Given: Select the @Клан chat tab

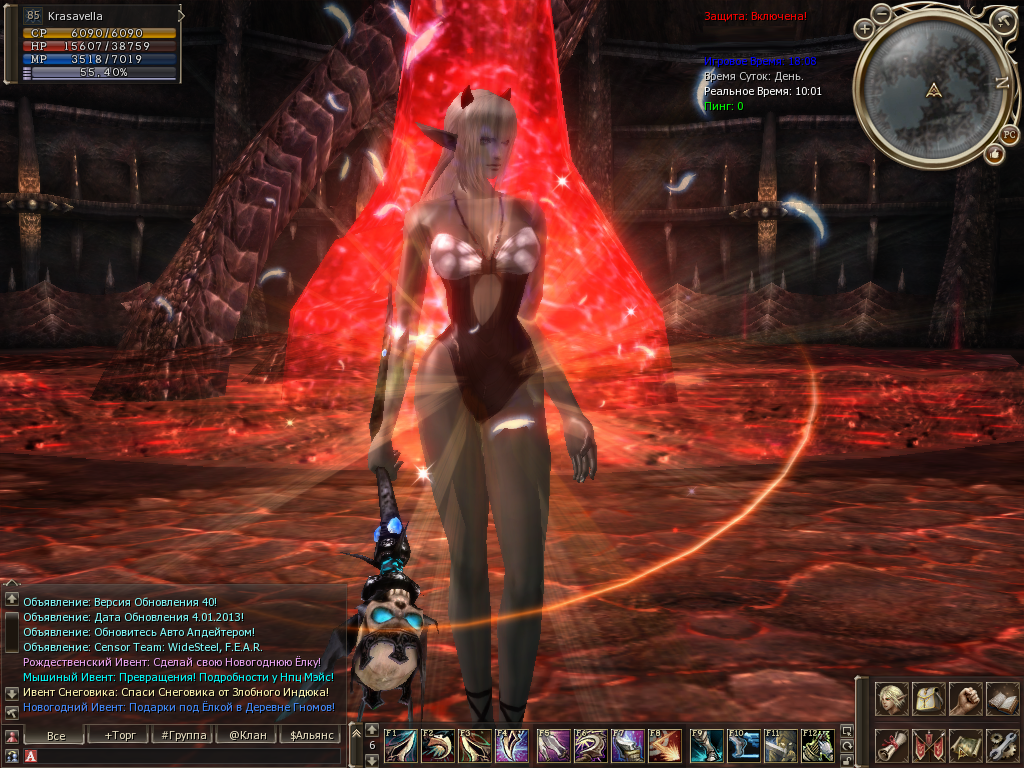Looking at the screenshot, I should [x=246, y=735].
